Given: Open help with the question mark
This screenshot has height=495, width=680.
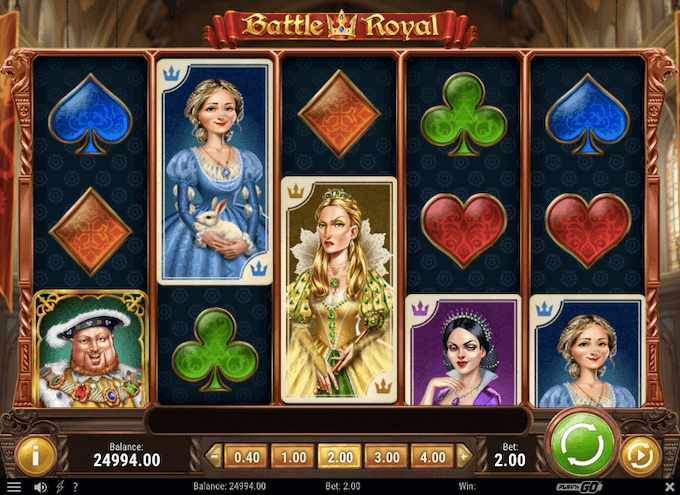Looking at the screenshot, I should [x=74, y=487].
